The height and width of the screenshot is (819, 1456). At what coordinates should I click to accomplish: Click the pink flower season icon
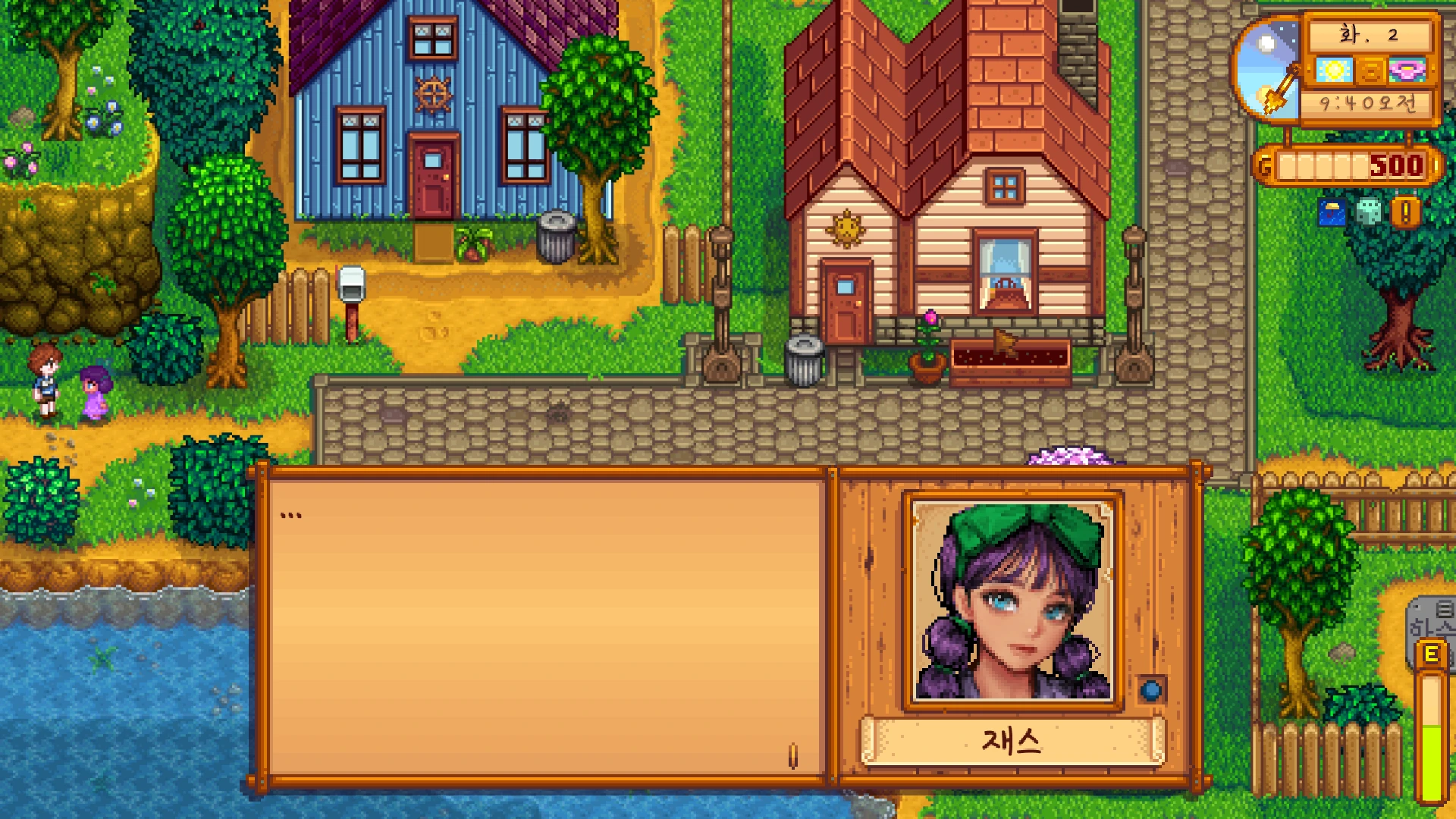(x=1407, y=71)
